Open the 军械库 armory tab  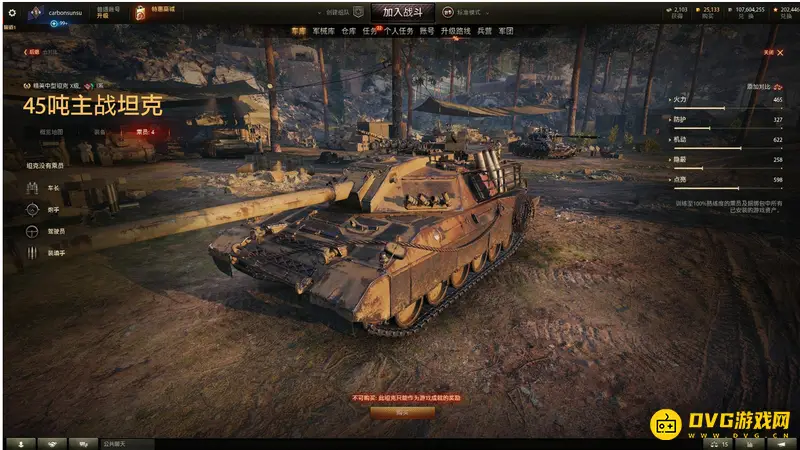coord(323,31)
